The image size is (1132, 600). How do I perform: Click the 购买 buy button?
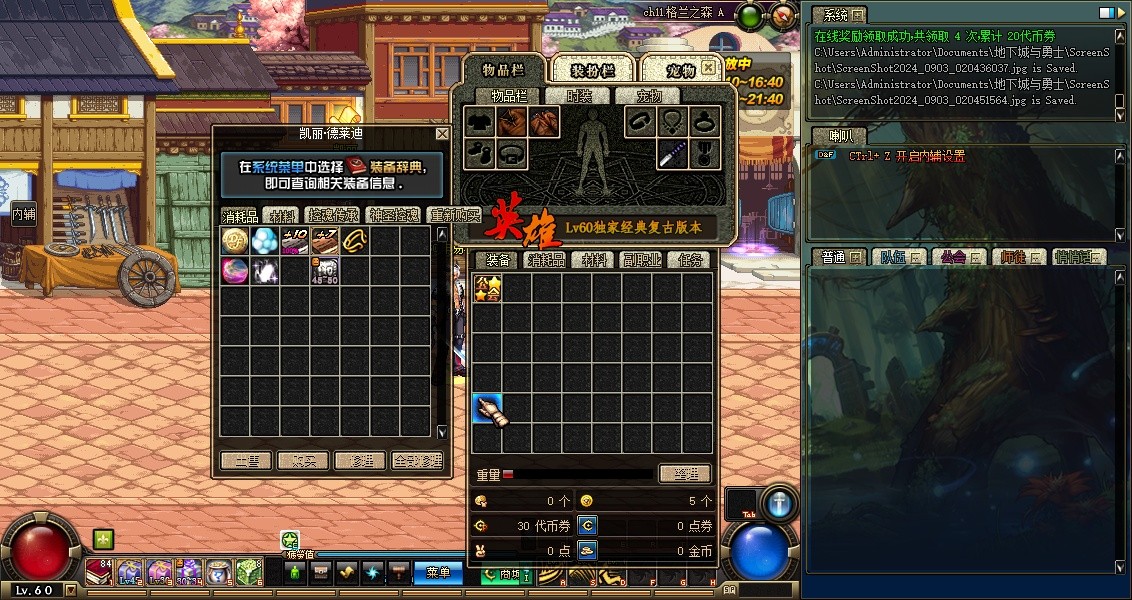pos(302,461)
